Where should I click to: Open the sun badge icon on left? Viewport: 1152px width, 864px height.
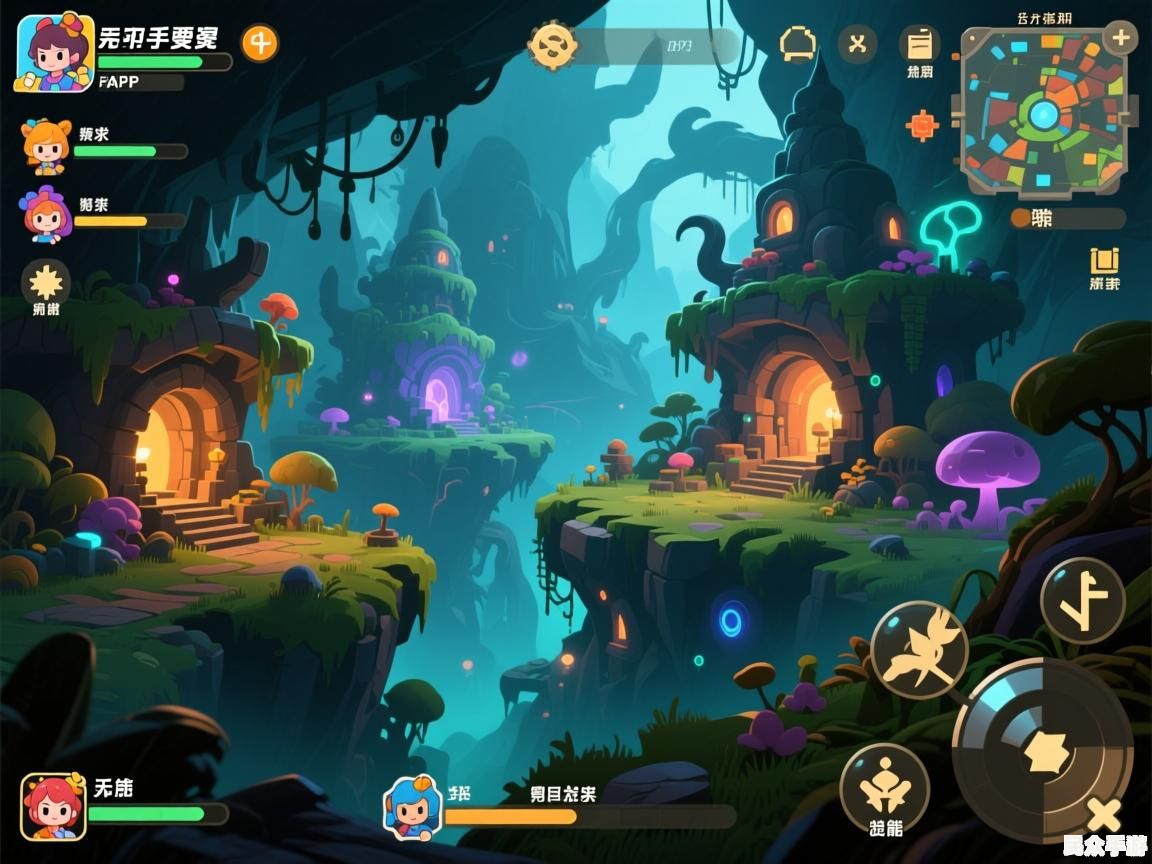coord(46,282)
